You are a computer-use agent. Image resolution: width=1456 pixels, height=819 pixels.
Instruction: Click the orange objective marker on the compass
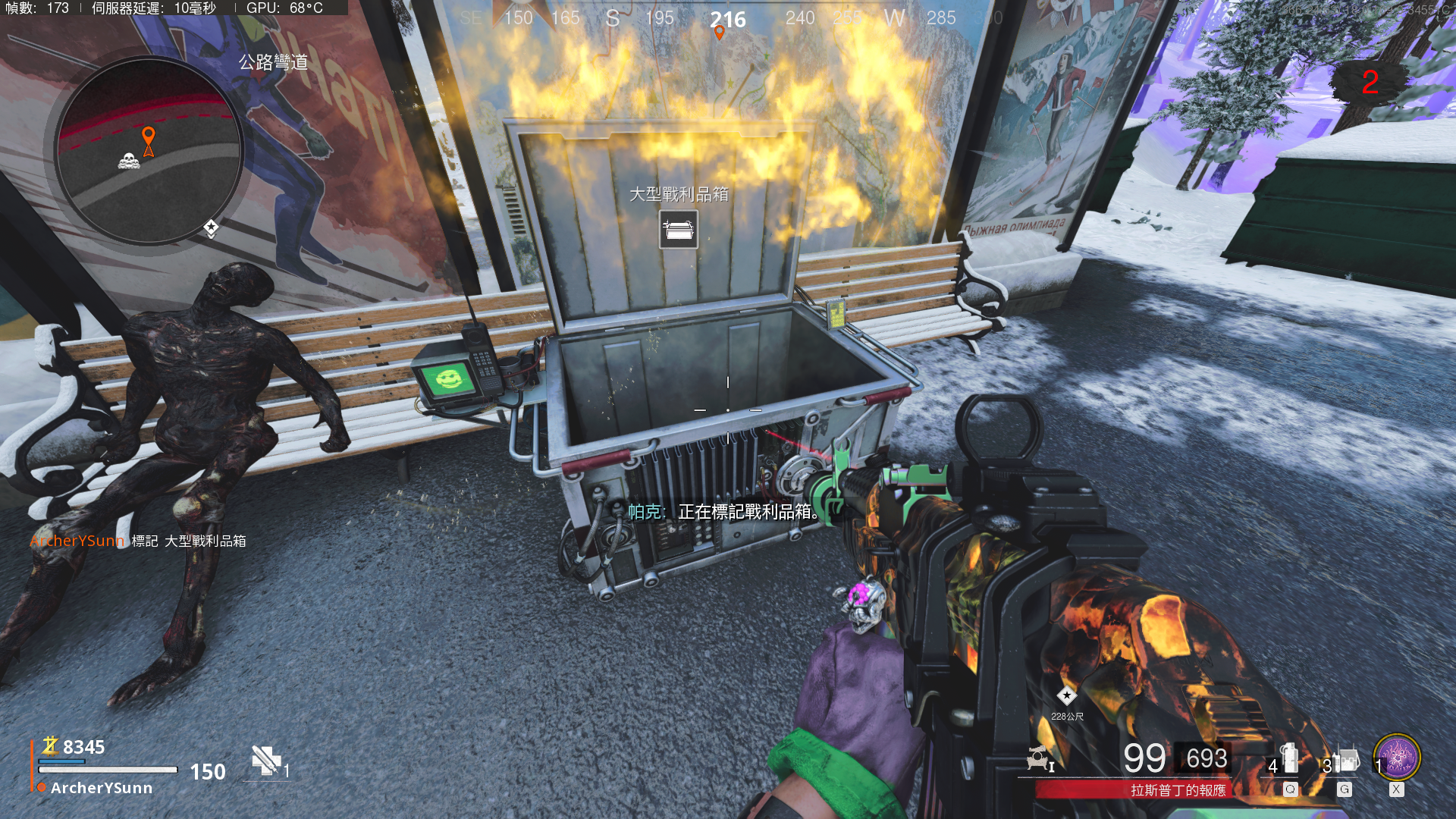(x=720, y=33)
